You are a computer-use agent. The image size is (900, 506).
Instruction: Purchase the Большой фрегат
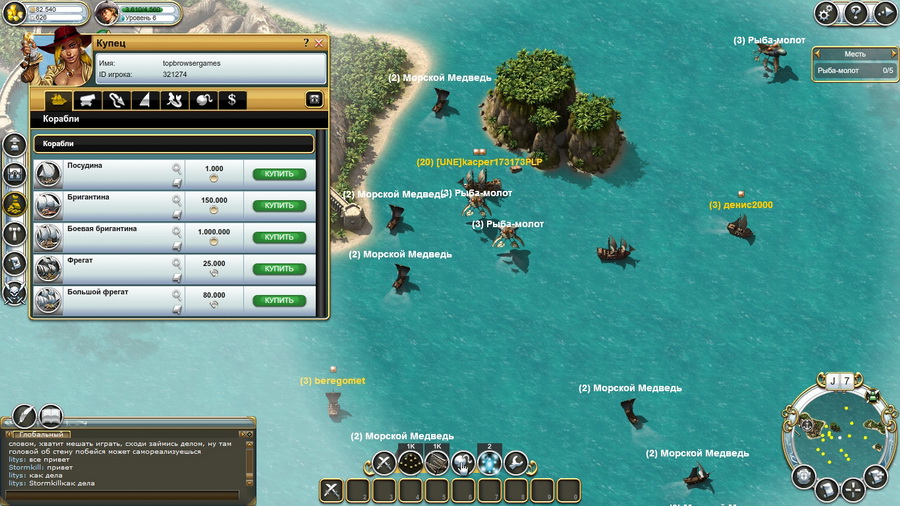click(x=279, y=300)
